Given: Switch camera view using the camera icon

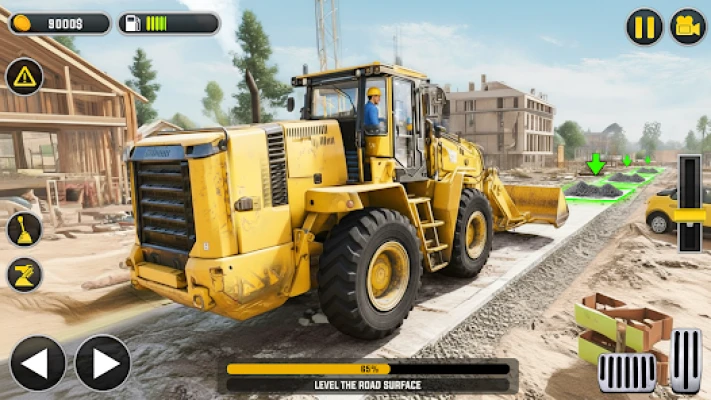Looking at the screenshot, I should coord(687,27).
